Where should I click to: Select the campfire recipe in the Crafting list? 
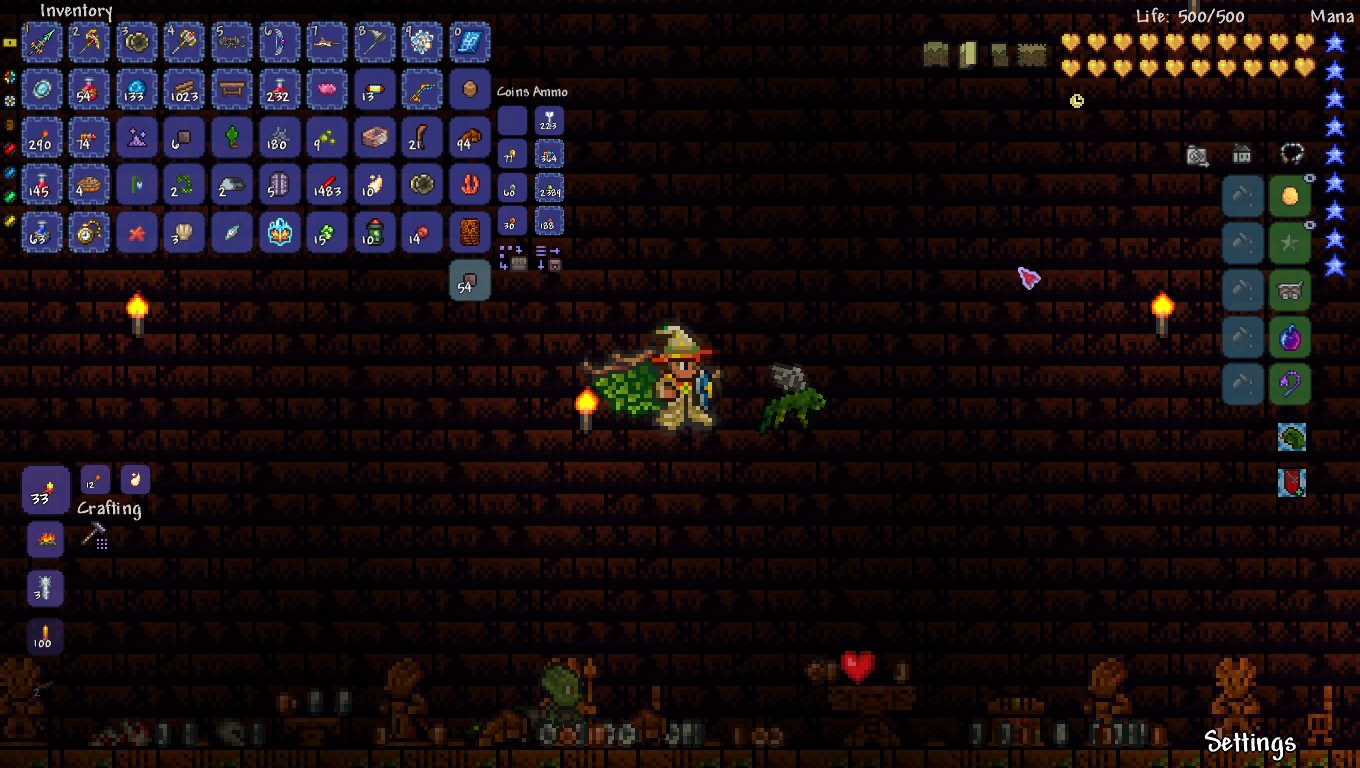[45, 541]
